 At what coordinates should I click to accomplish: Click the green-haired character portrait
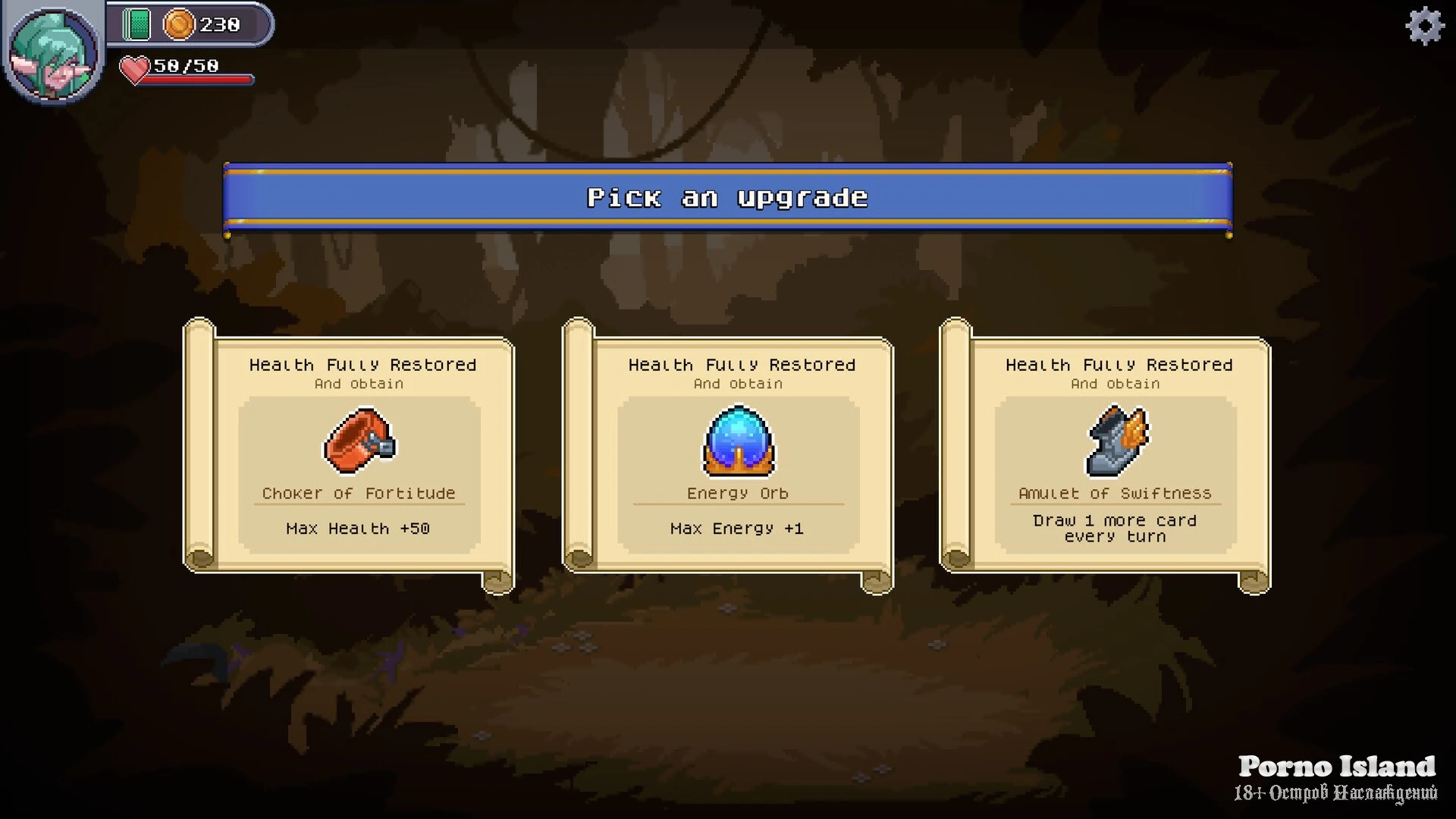coord(53,53)
